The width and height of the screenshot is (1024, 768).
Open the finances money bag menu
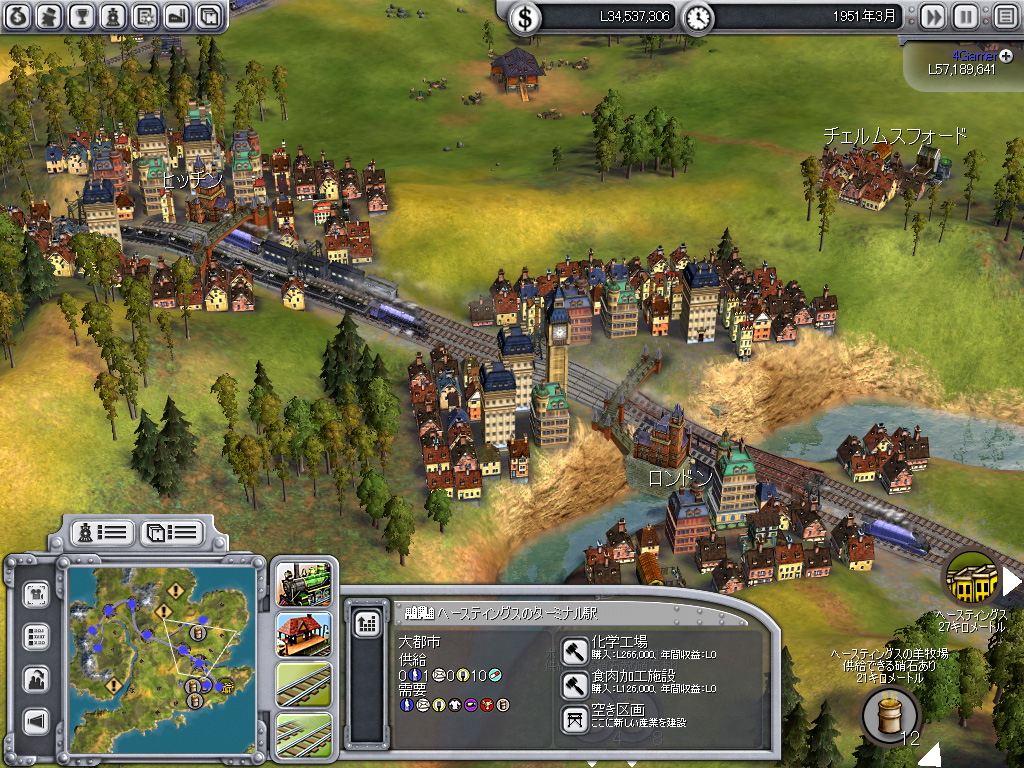[19, 15]
